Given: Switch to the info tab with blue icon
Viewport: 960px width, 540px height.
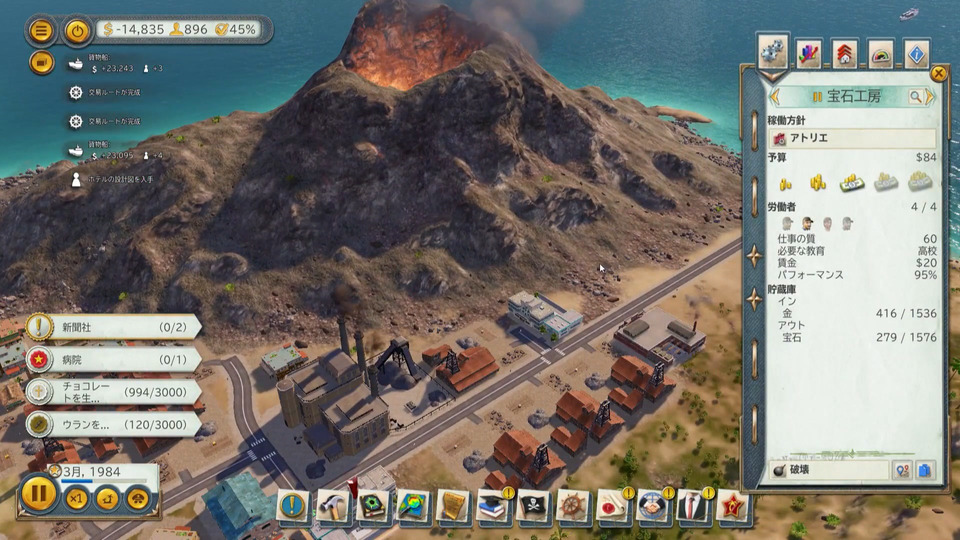Looking at the screenshot, I should tap(917, 53).
